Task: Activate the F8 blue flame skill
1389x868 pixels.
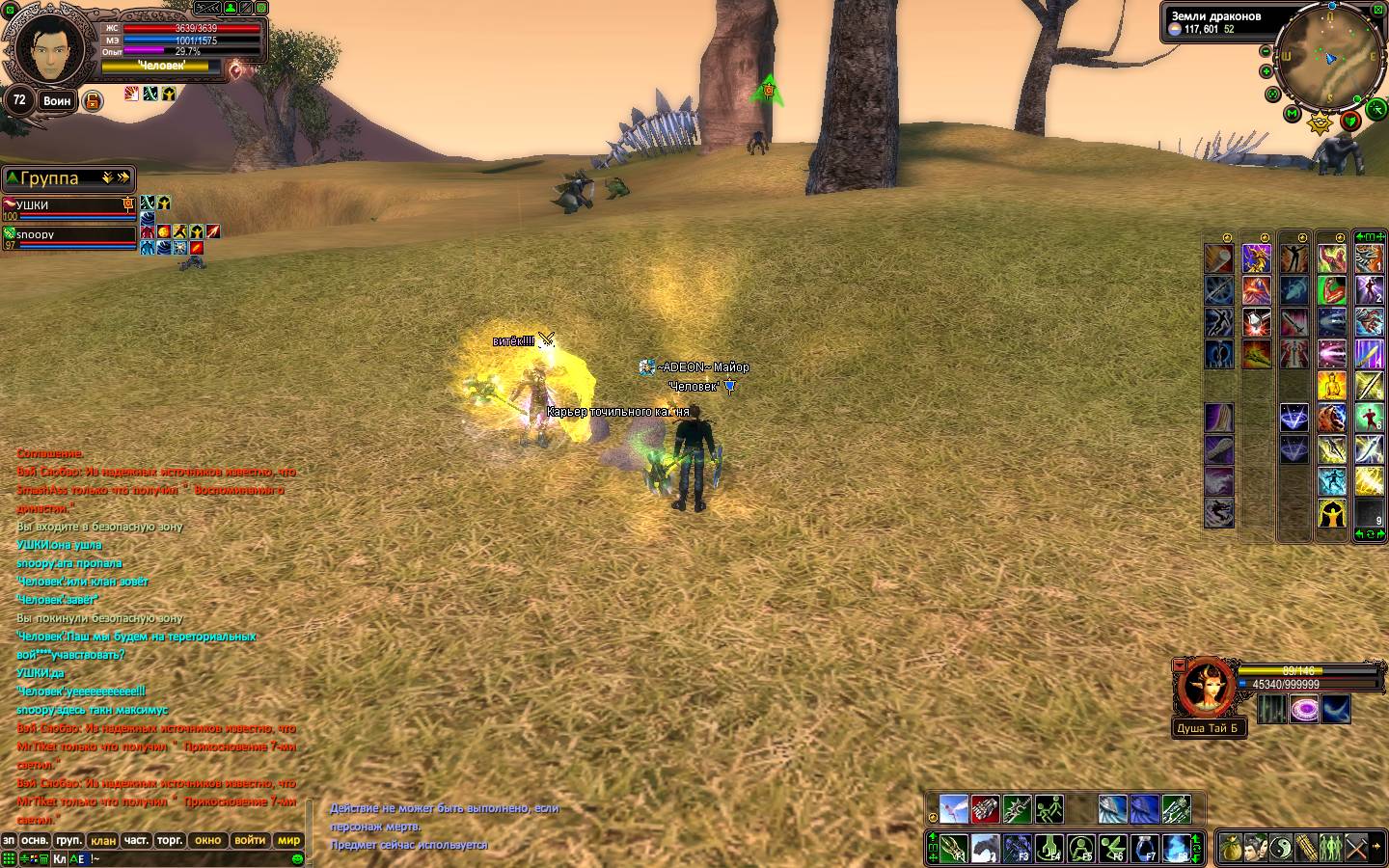Action: point(1177,849)
